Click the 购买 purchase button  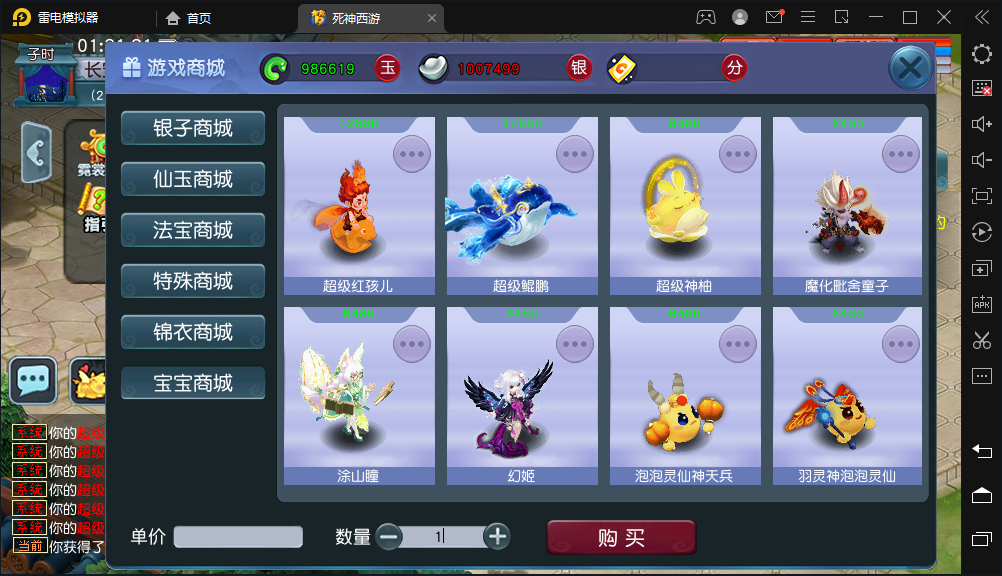click(621, 537)
